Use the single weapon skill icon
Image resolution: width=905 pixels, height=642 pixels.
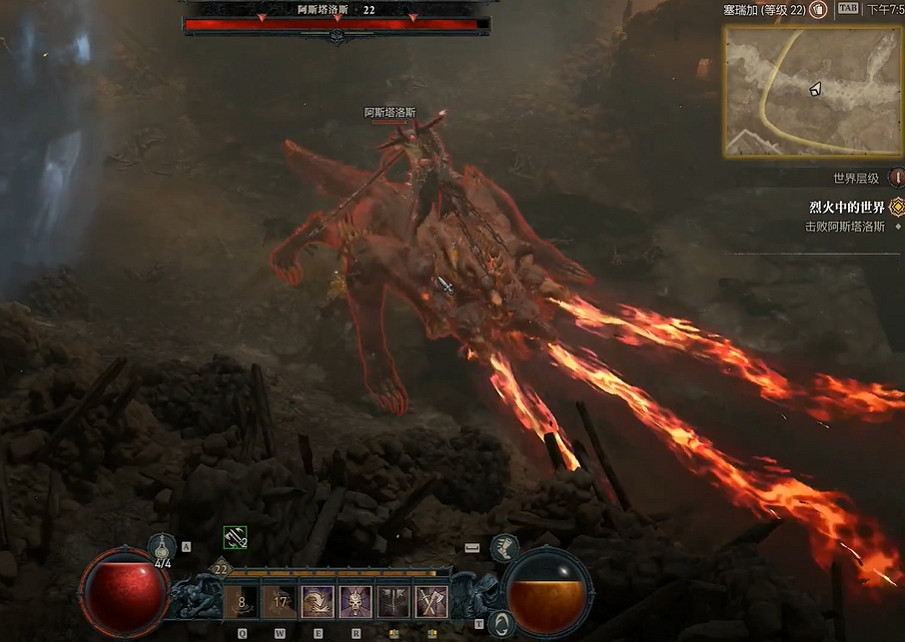coord(394,602)
